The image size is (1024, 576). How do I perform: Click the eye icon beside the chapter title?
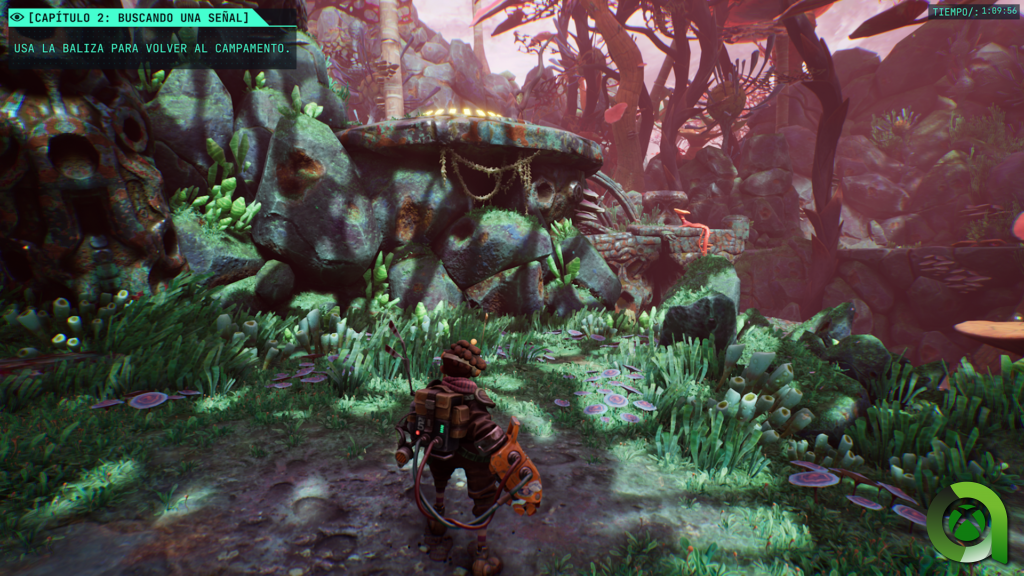pyautogui.click(x=16, y=17)
